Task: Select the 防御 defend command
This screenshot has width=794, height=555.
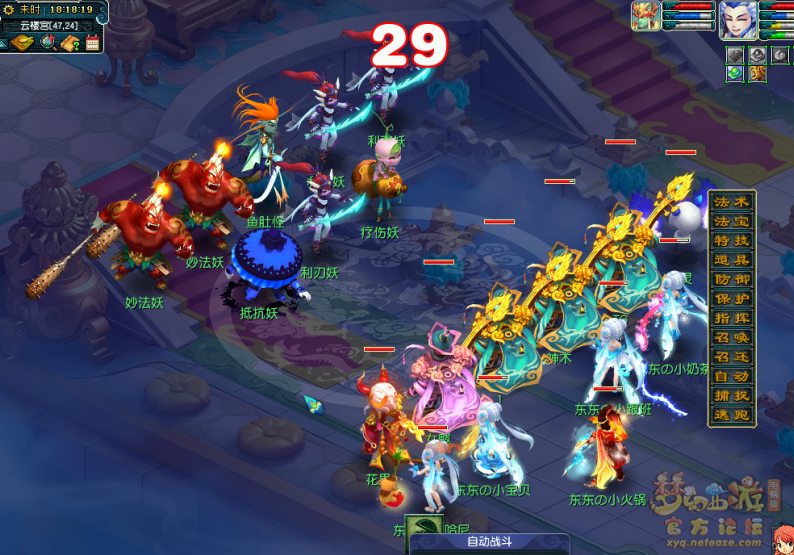Action: click(x=731, y=279)
